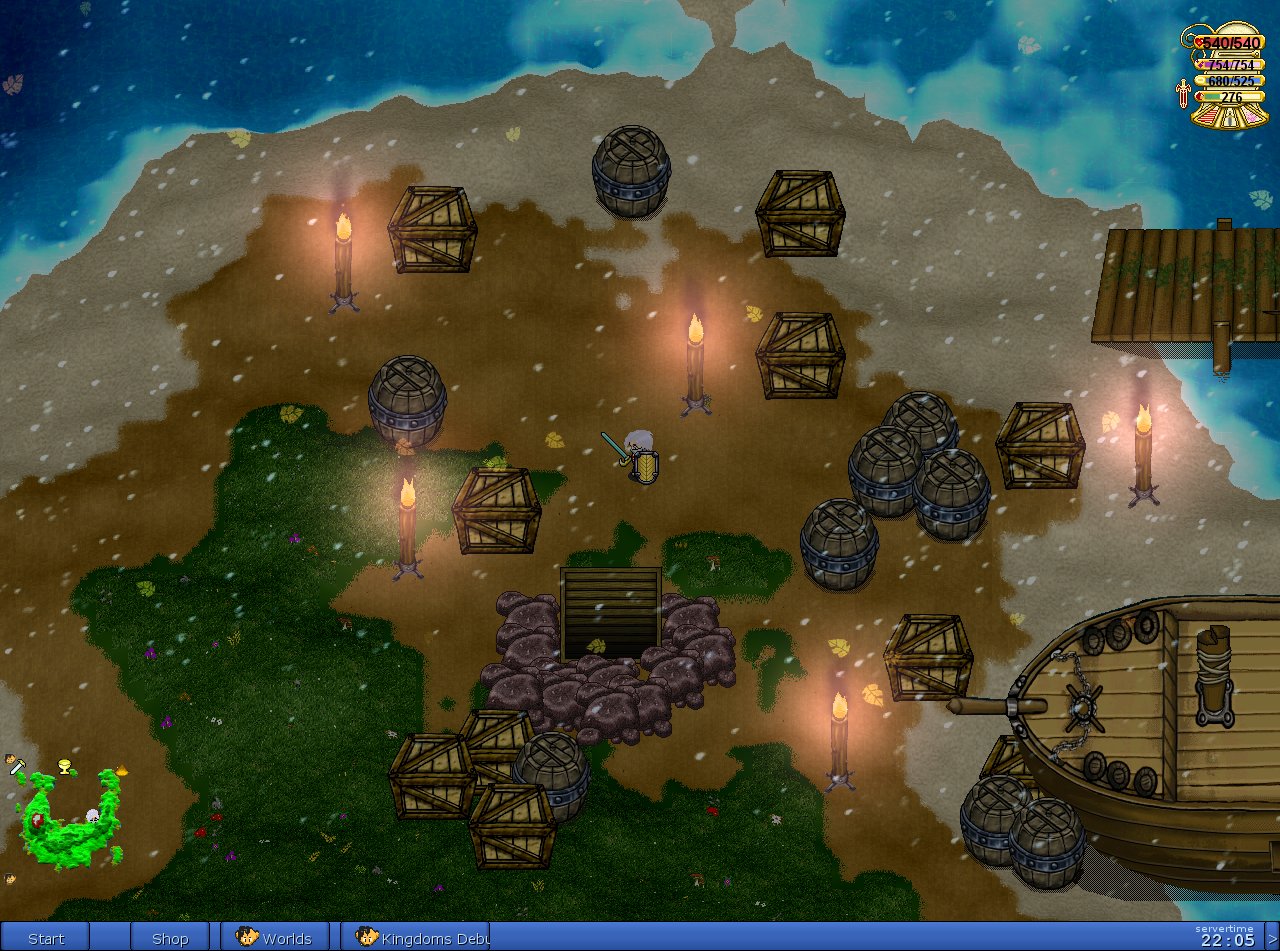Click the sword marker on the minimap
The height and width of the screenshot is (951, 1280).
point(16,766)
